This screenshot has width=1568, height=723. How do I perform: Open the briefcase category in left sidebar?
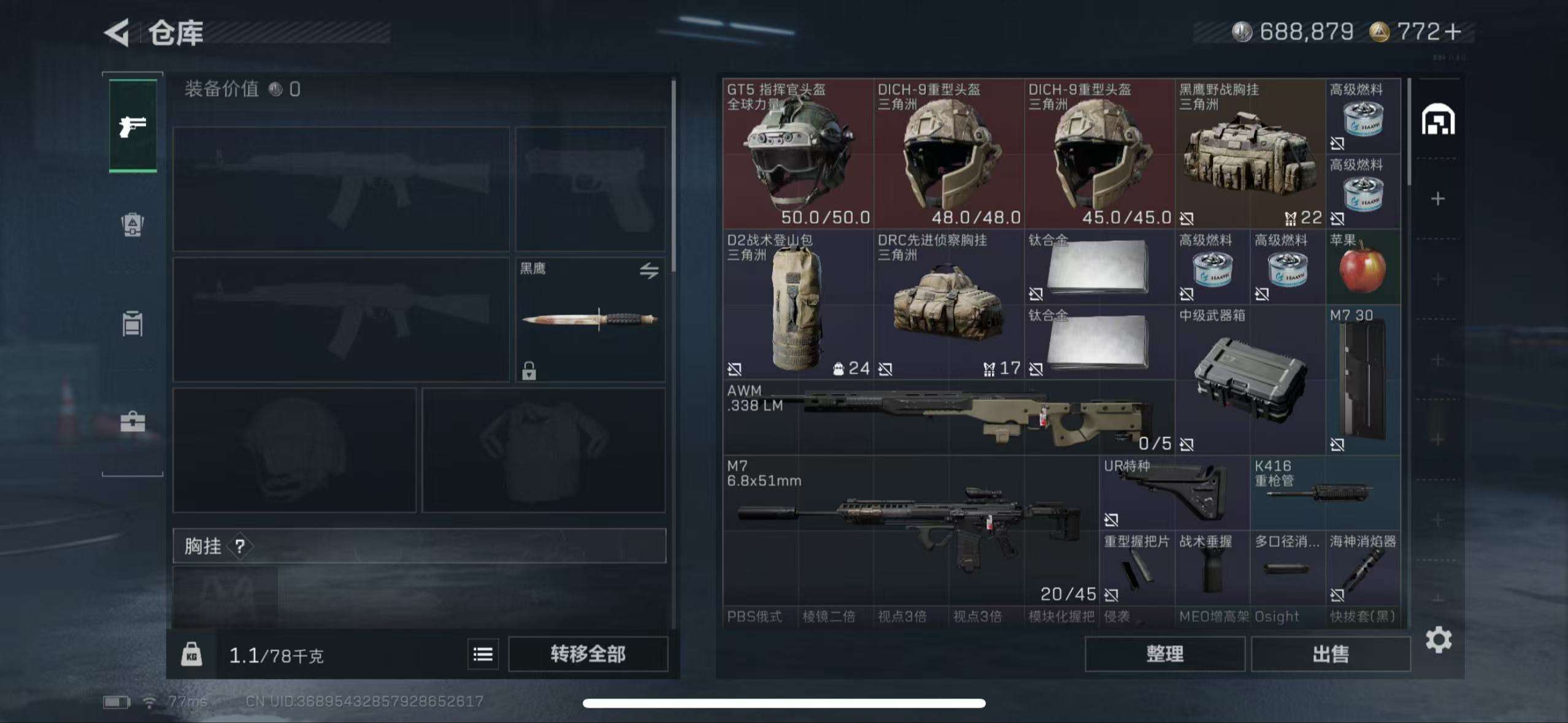tap(132, 422)
